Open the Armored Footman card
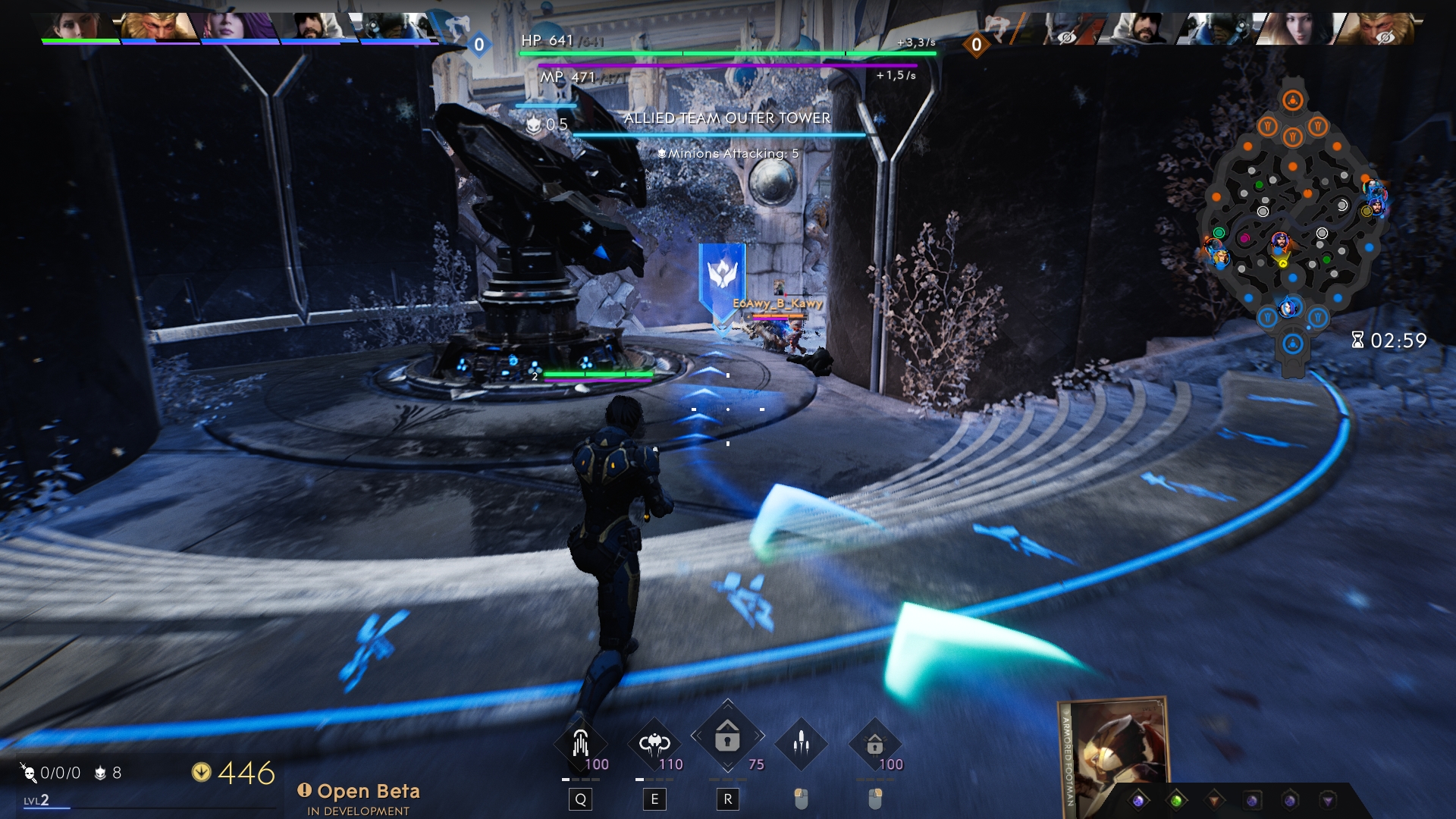Viewport: 1456px width, 819px height. click(1115, 755)
